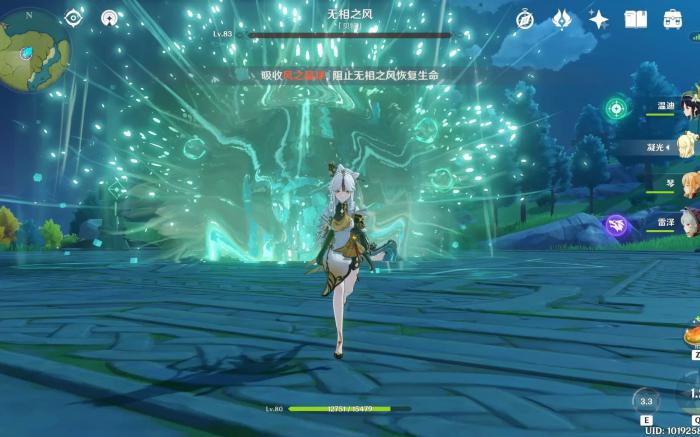Image resolution: width=700 pixels, height=437 pixels.
Task: Click the eye-shaped quest navigation icon
Action: tap(73, 18)
